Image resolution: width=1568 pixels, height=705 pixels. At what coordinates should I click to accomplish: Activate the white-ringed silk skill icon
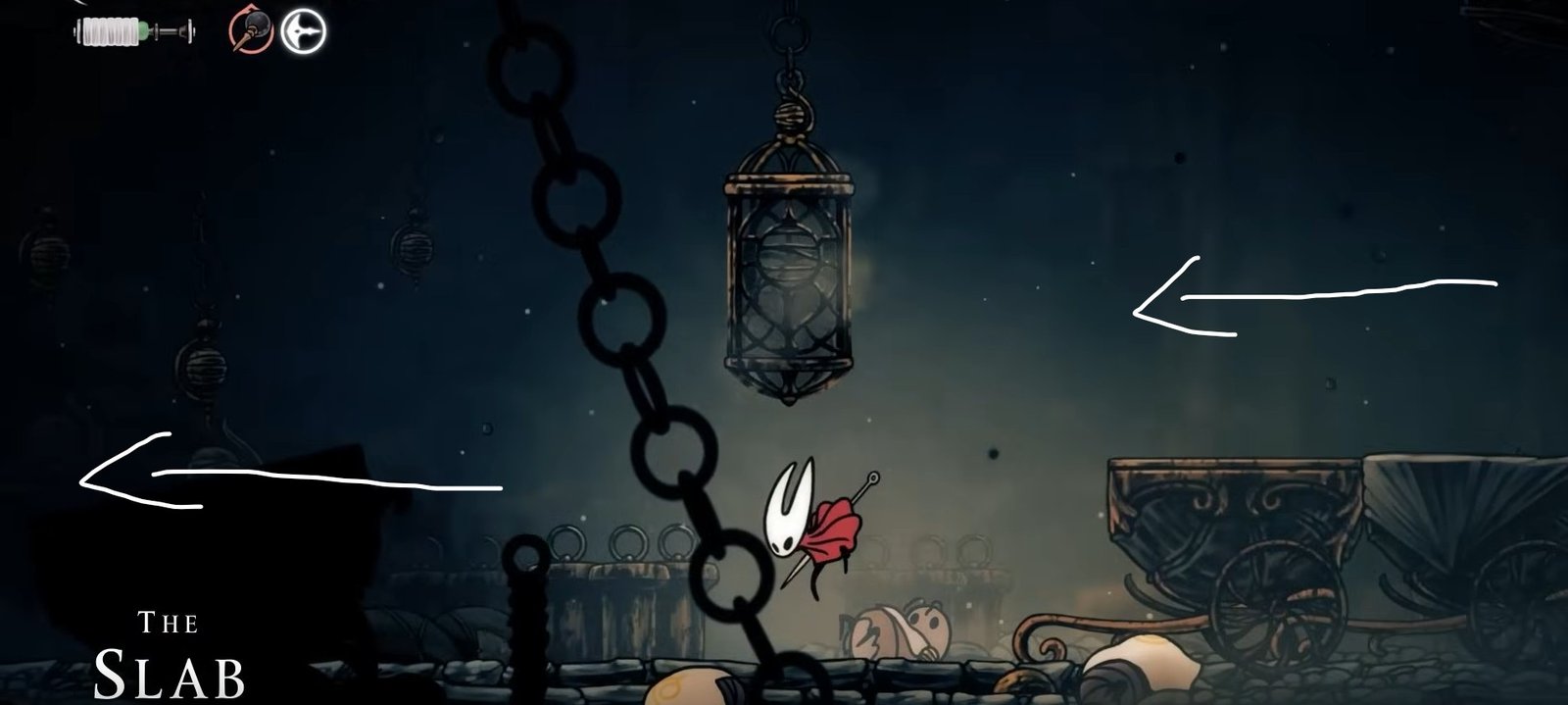click(x=303, y=31)
